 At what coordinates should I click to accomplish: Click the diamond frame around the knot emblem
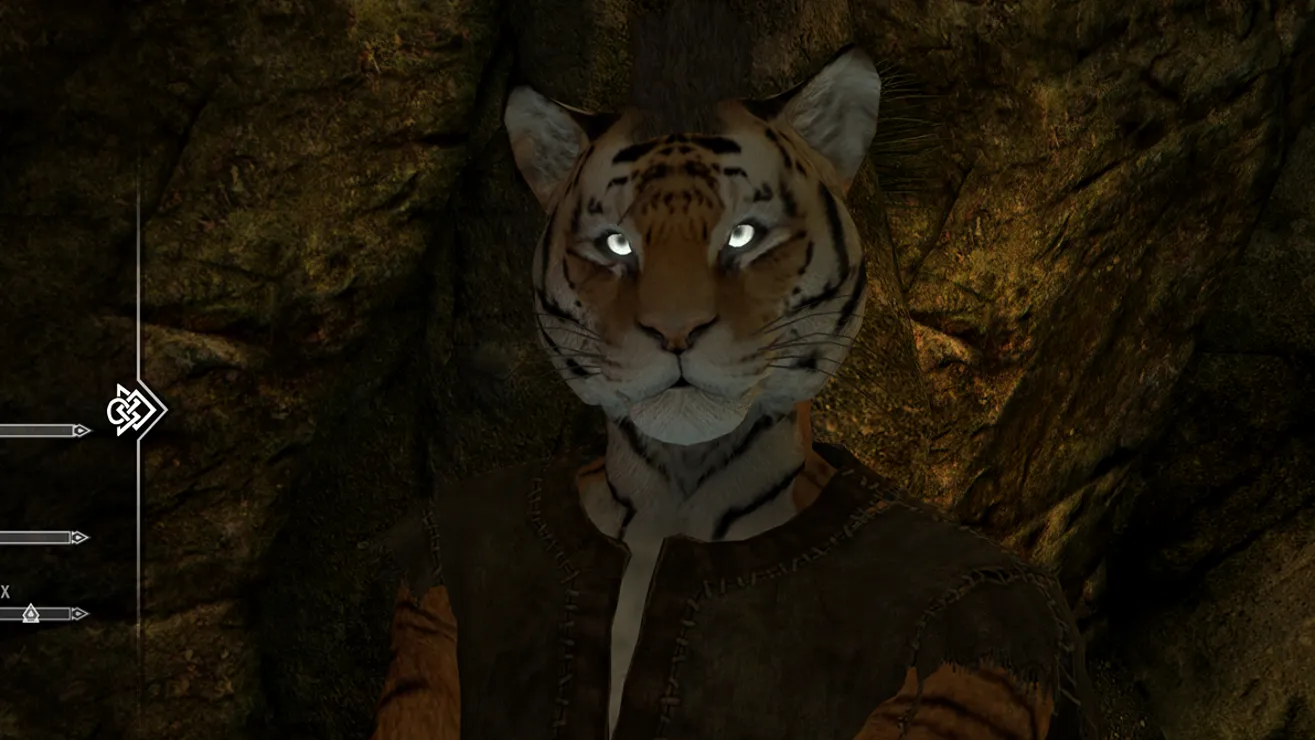click(147, 412)
